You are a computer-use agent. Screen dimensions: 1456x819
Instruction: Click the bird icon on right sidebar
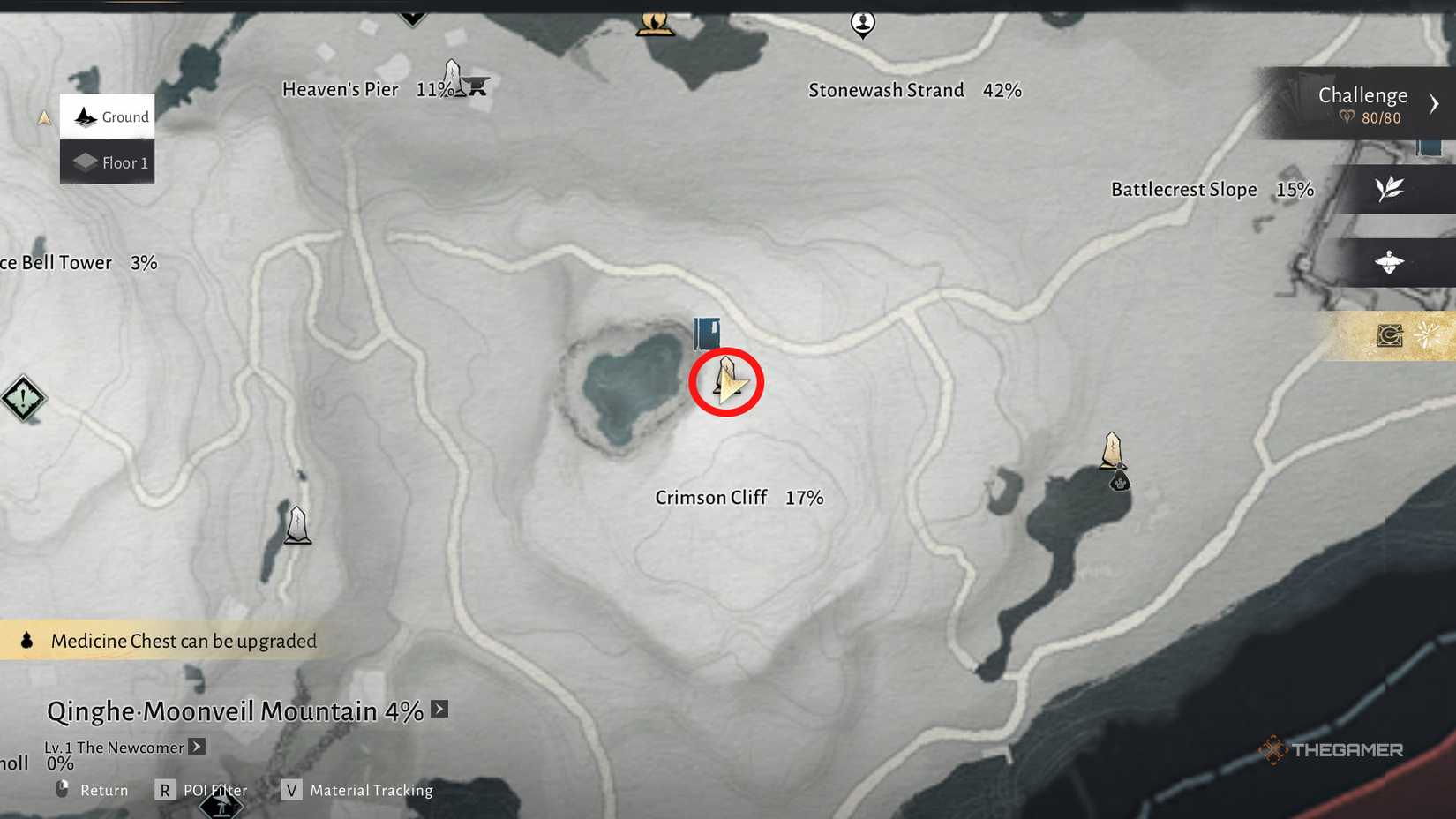click(x=1390, y=262)
